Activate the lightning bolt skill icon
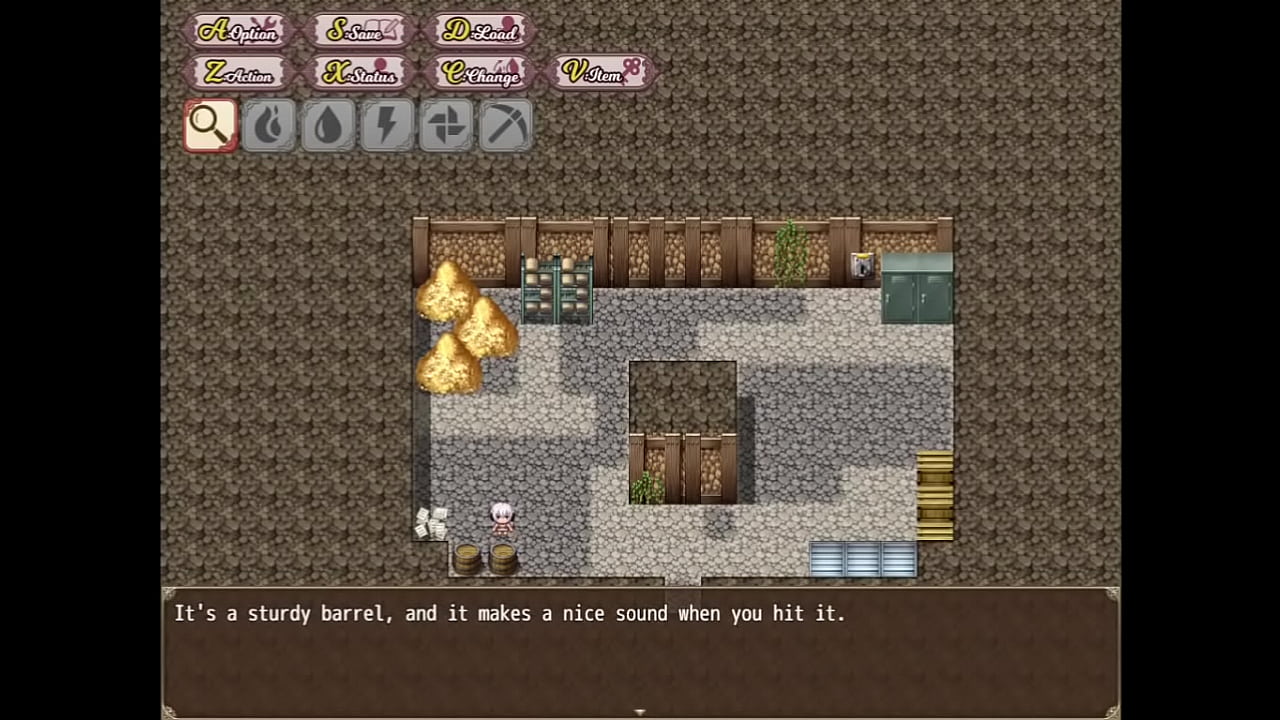Screen dimensions: 1280x720 (x=387, y=126)
